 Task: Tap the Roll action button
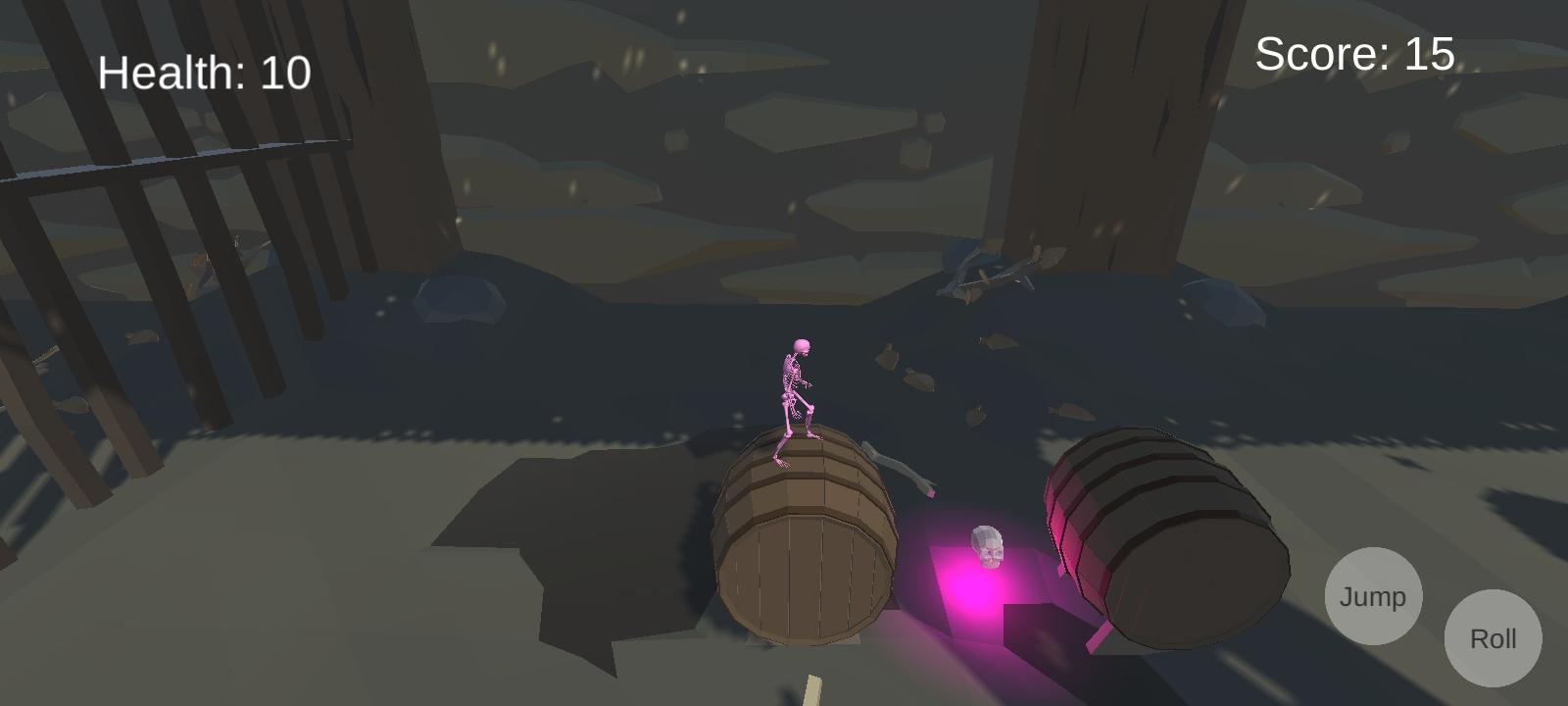pos(1493,637)
